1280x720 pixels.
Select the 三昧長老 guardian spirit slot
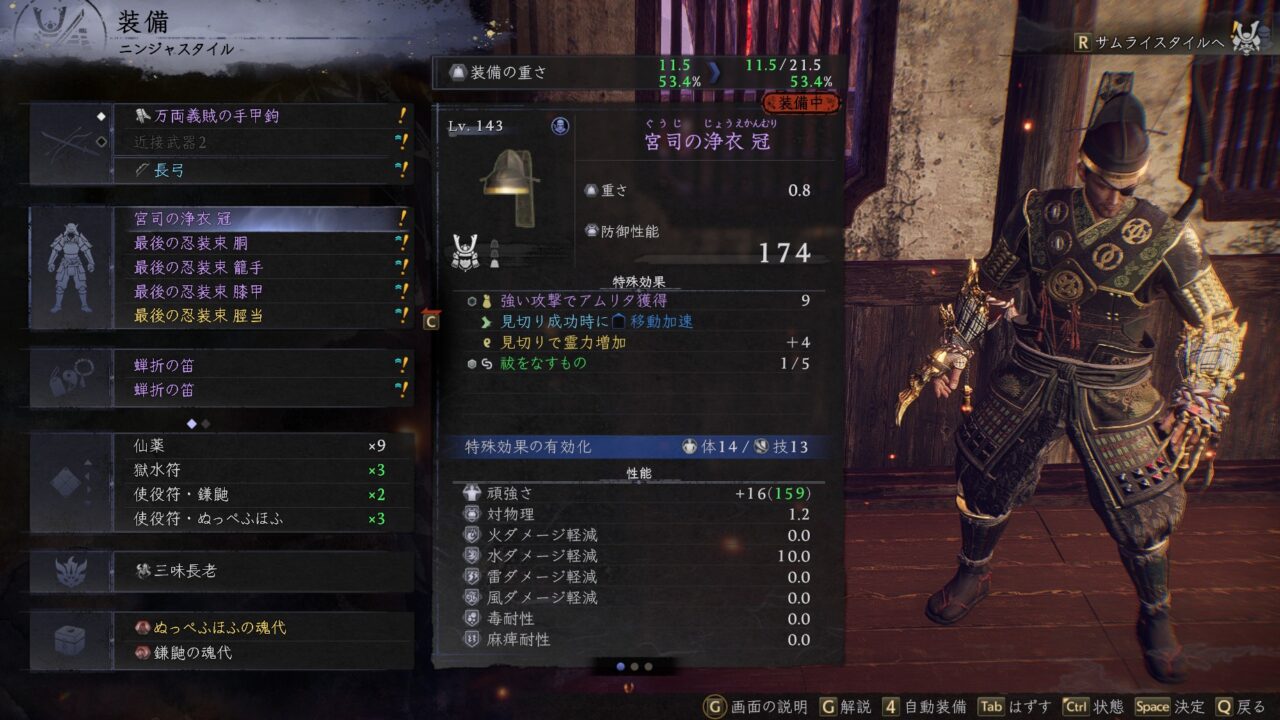[260, 571]
